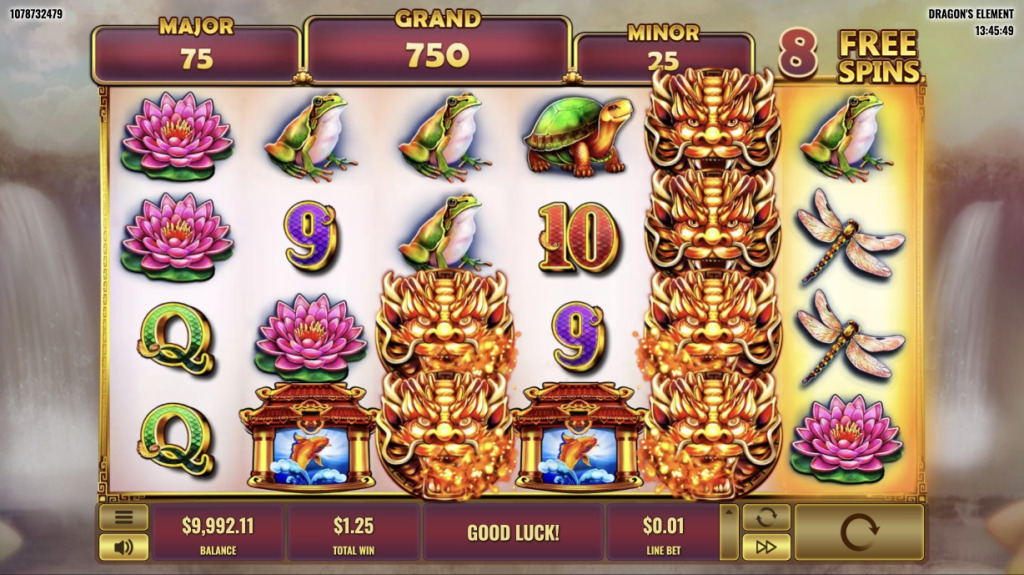Open the hamburger menu
Screen dimensions: 1024x575
(124, 517)
